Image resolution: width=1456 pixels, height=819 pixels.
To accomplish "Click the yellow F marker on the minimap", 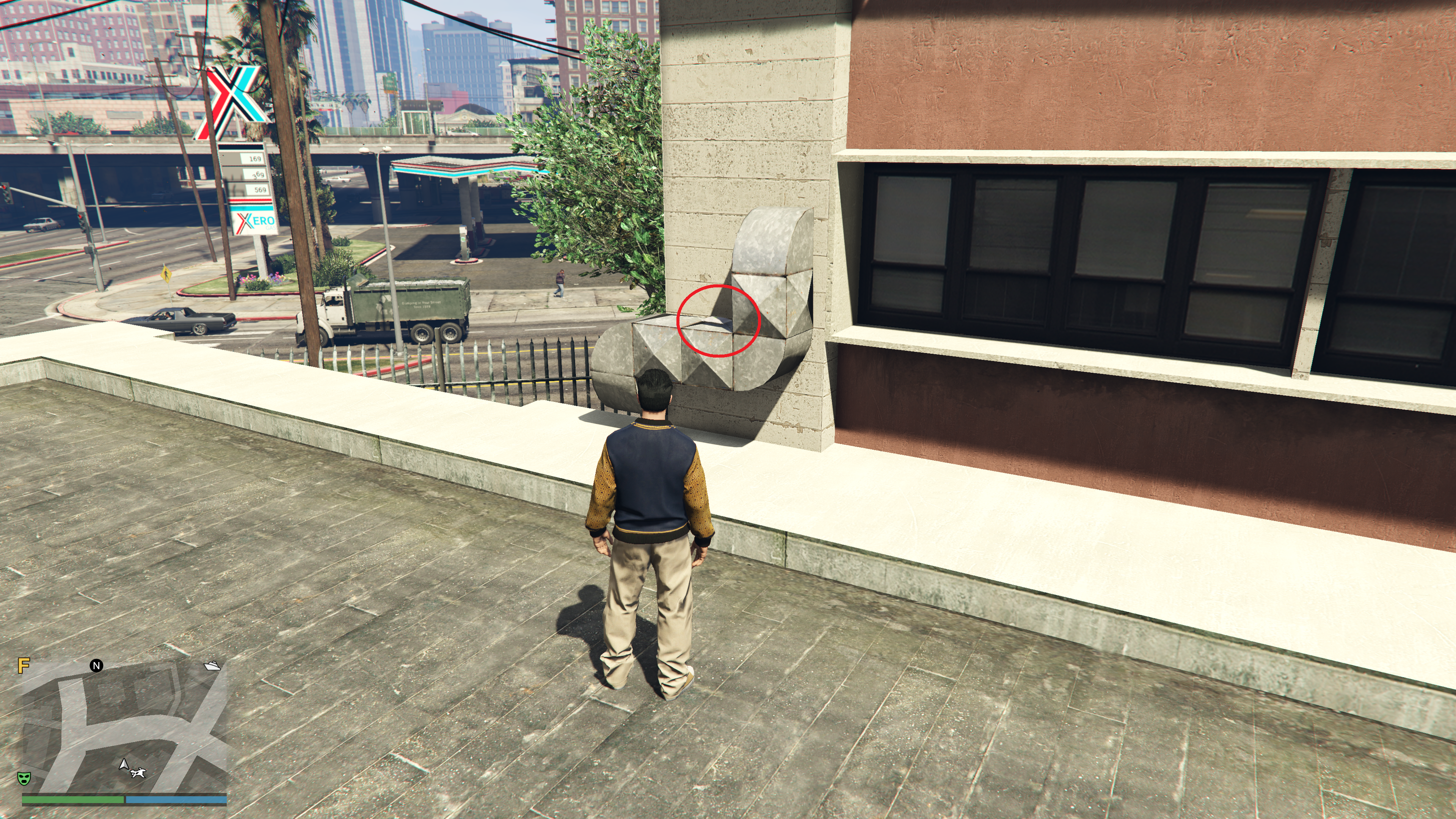I will [x=23, y=665].
